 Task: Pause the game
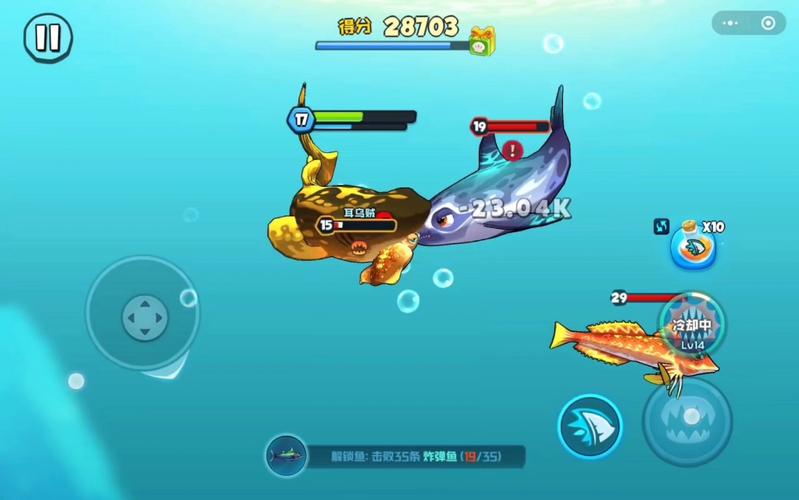(47, 38)
